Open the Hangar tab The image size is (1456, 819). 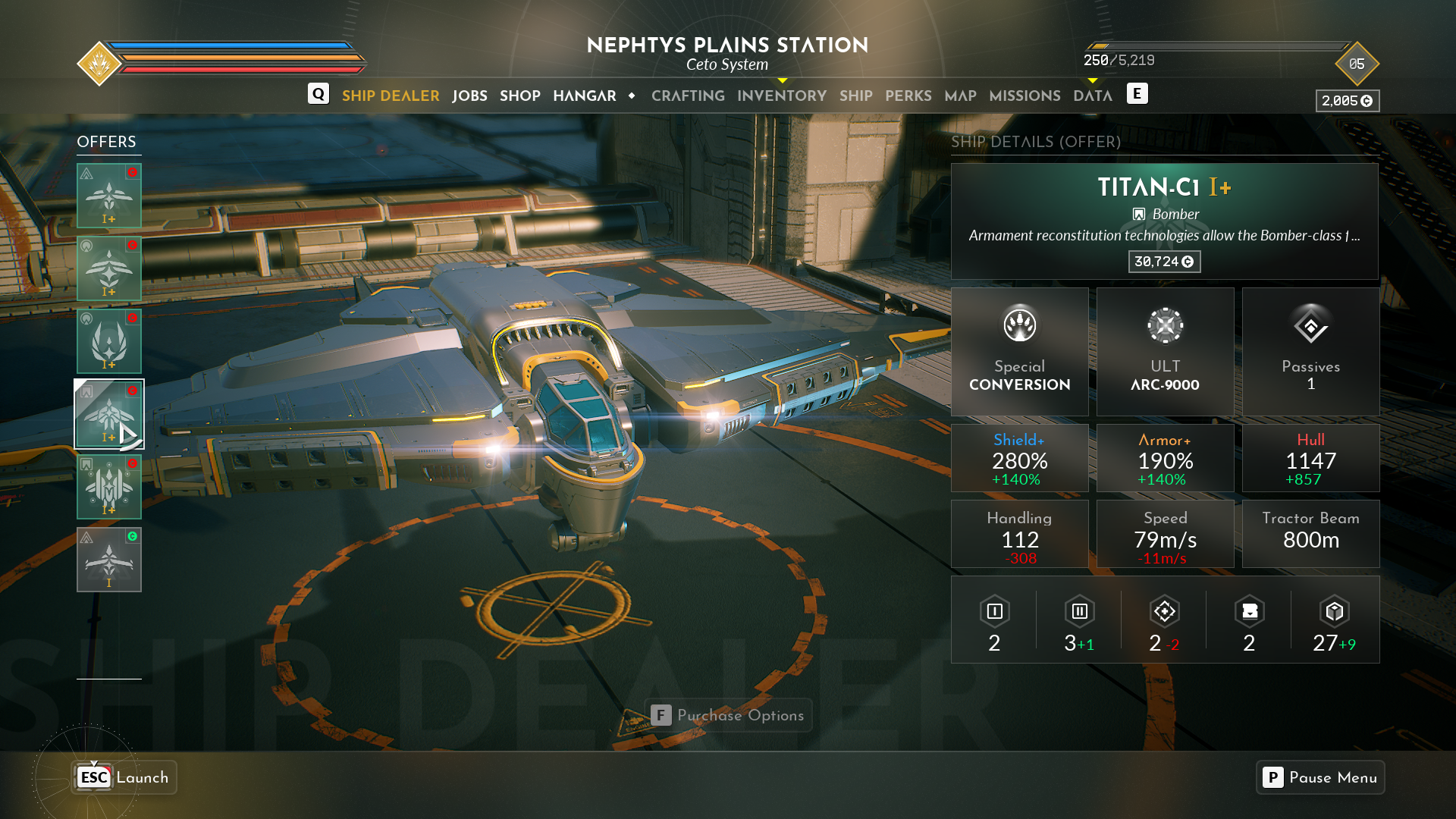click(x=585, y=96)
